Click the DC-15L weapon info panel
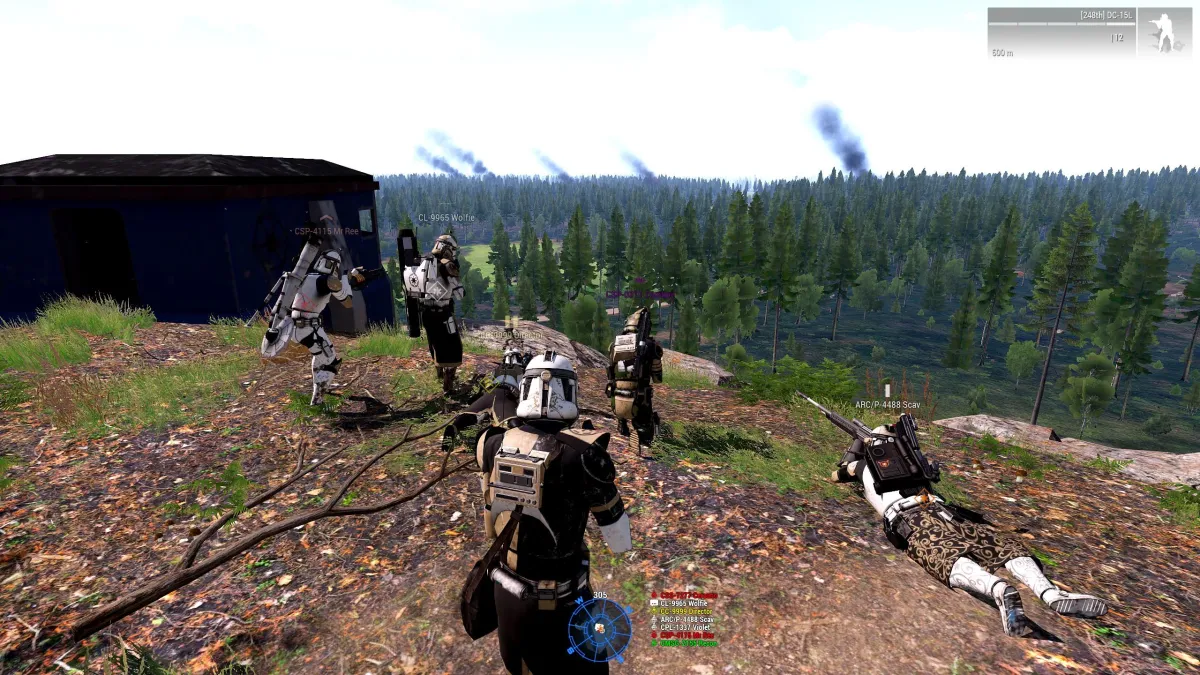This screenshot has height=675, width=1200. pyautogui.click(x=1061, y=33)
